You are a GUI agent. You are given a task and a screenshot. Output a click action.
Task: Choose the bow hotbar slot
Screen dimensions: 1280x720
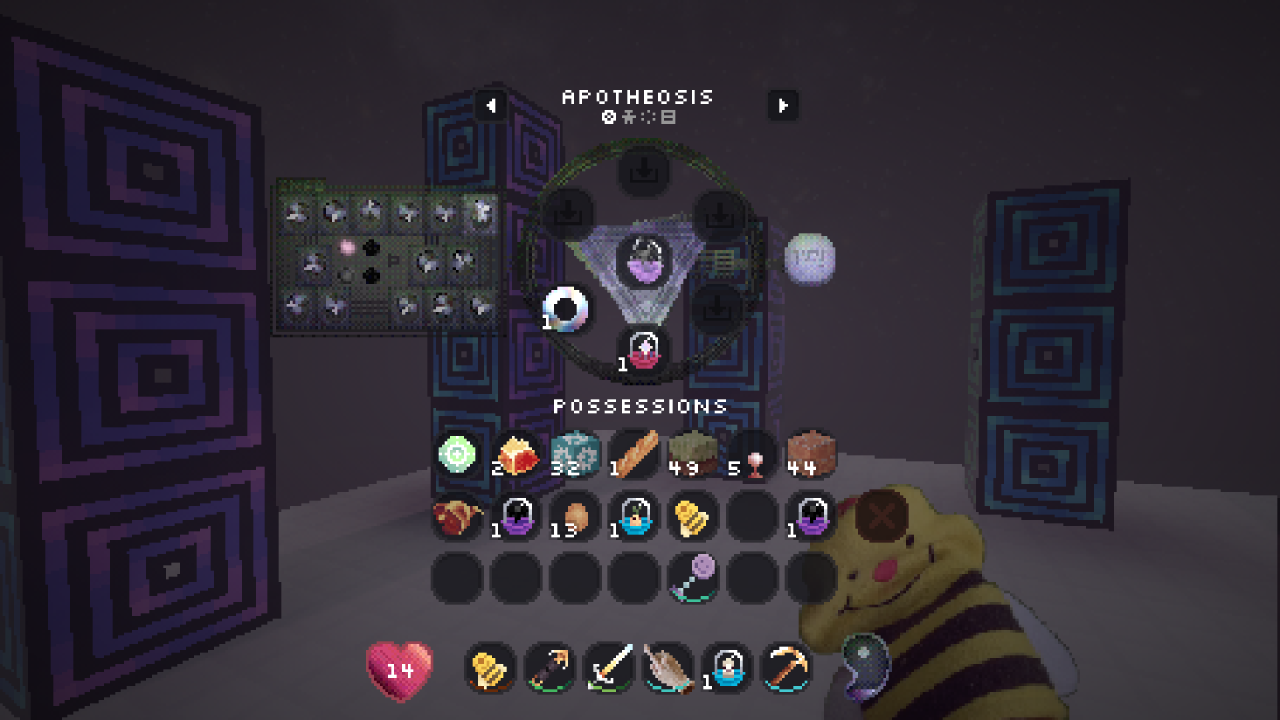tap(550, 667)
